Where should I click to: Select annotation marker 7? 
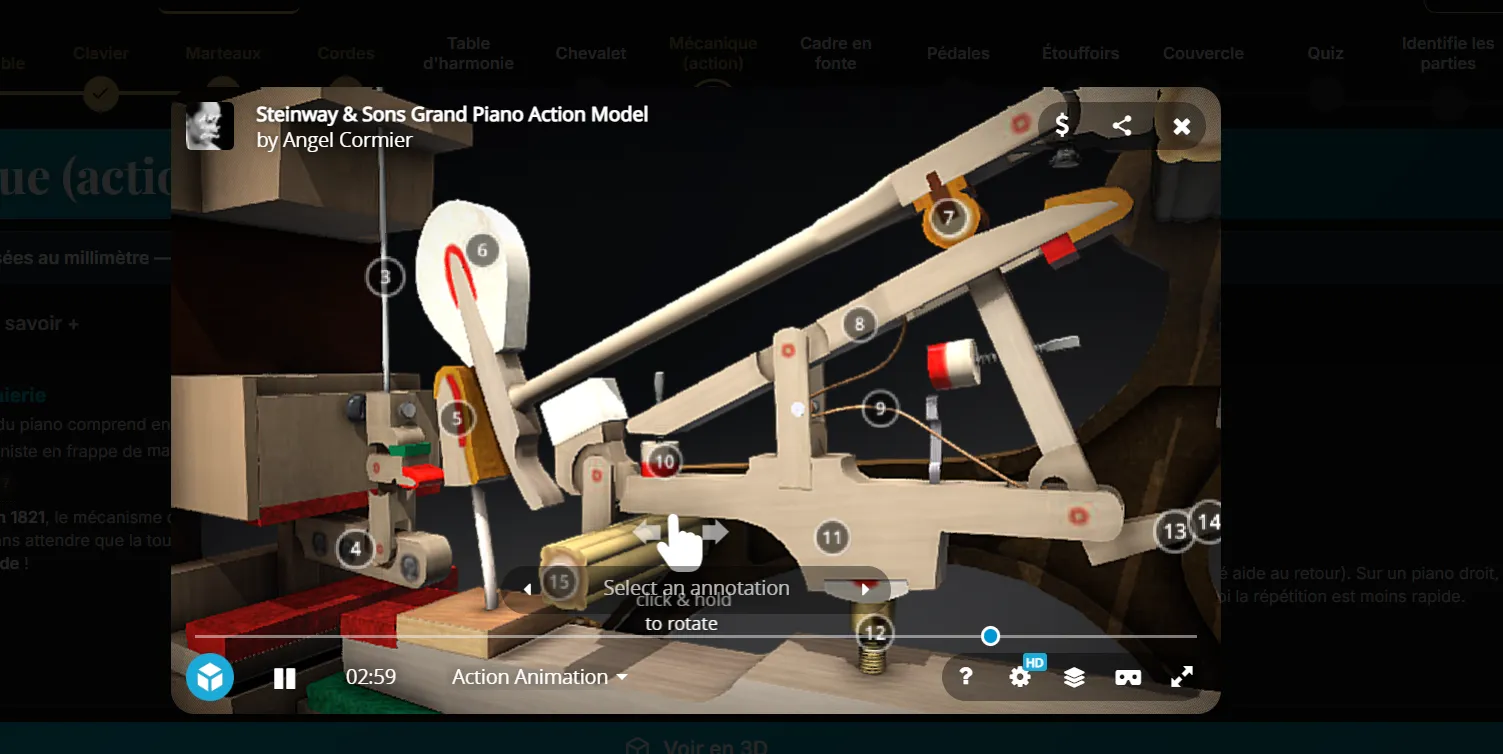point(947,216)
